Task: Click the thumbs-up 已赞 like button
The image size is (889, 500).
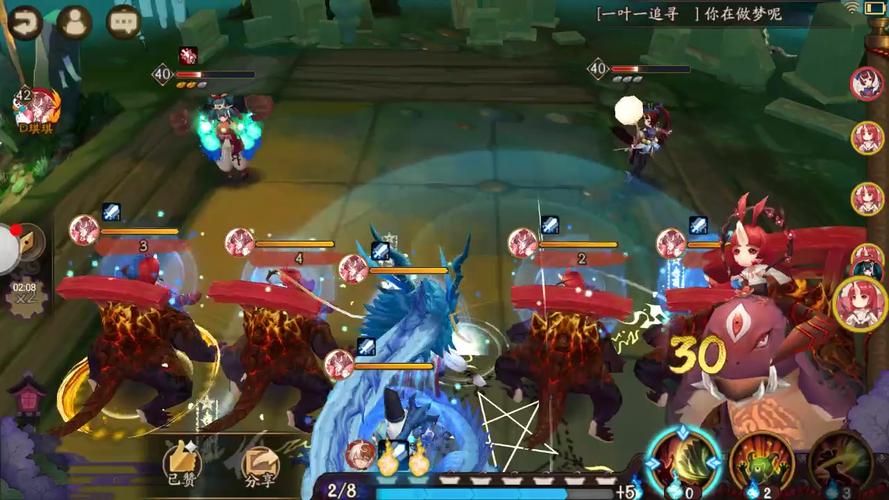Action: click(x=183, y=460)
